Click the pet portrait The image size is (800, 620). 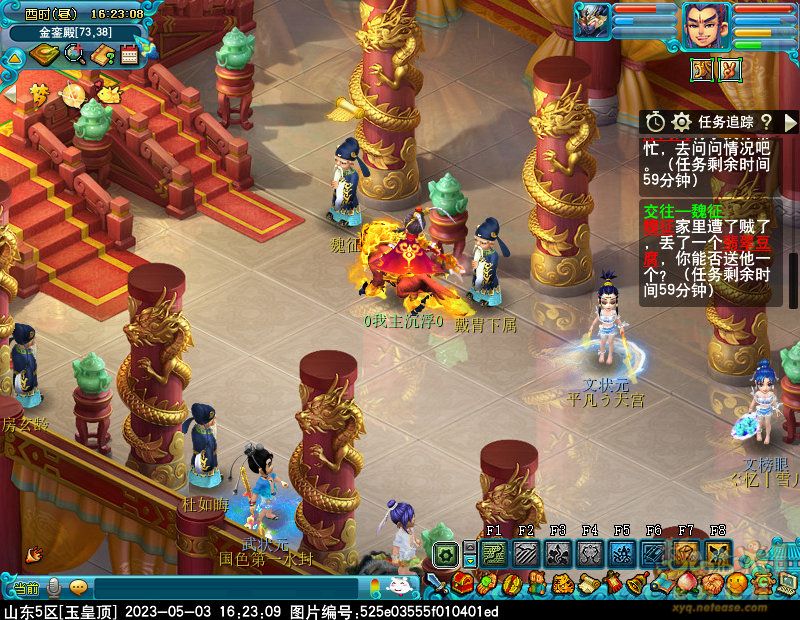point(592,21)
